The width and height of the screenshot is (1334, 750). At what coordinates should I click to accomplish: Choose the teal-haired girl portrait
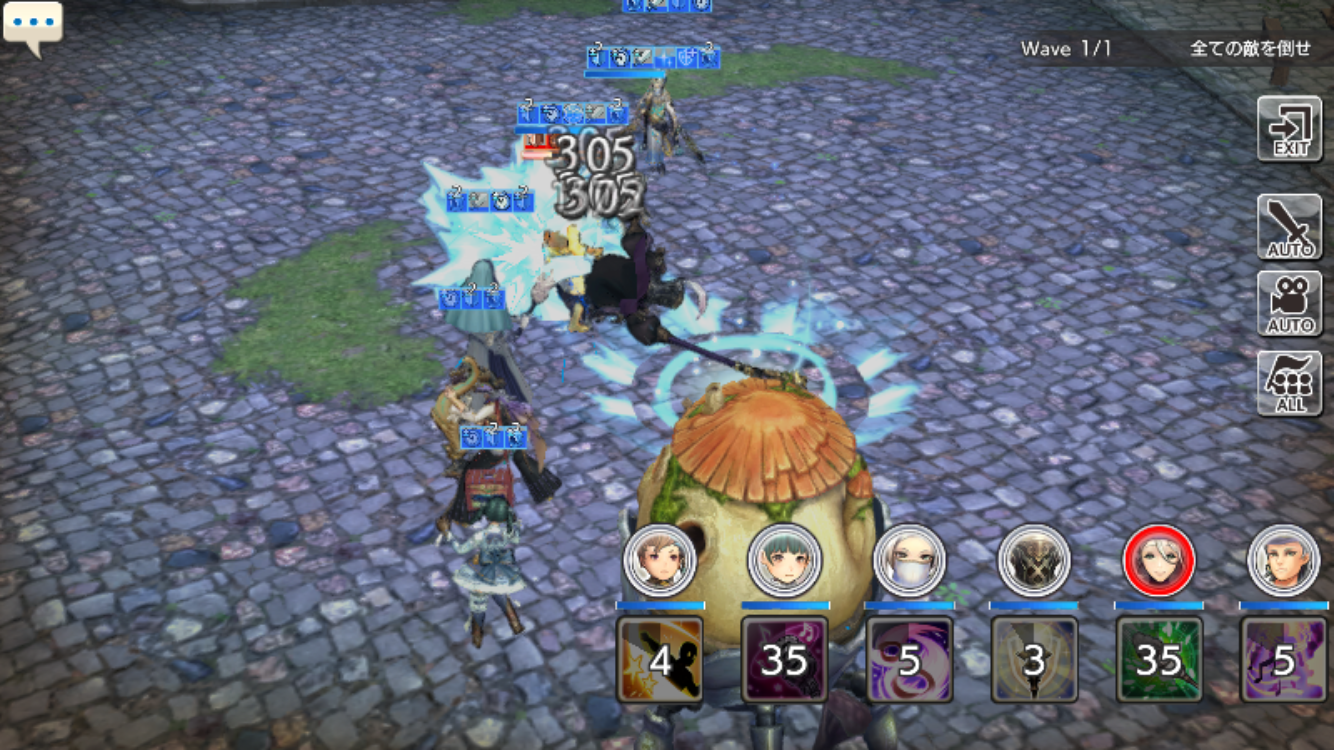(785, 560)
